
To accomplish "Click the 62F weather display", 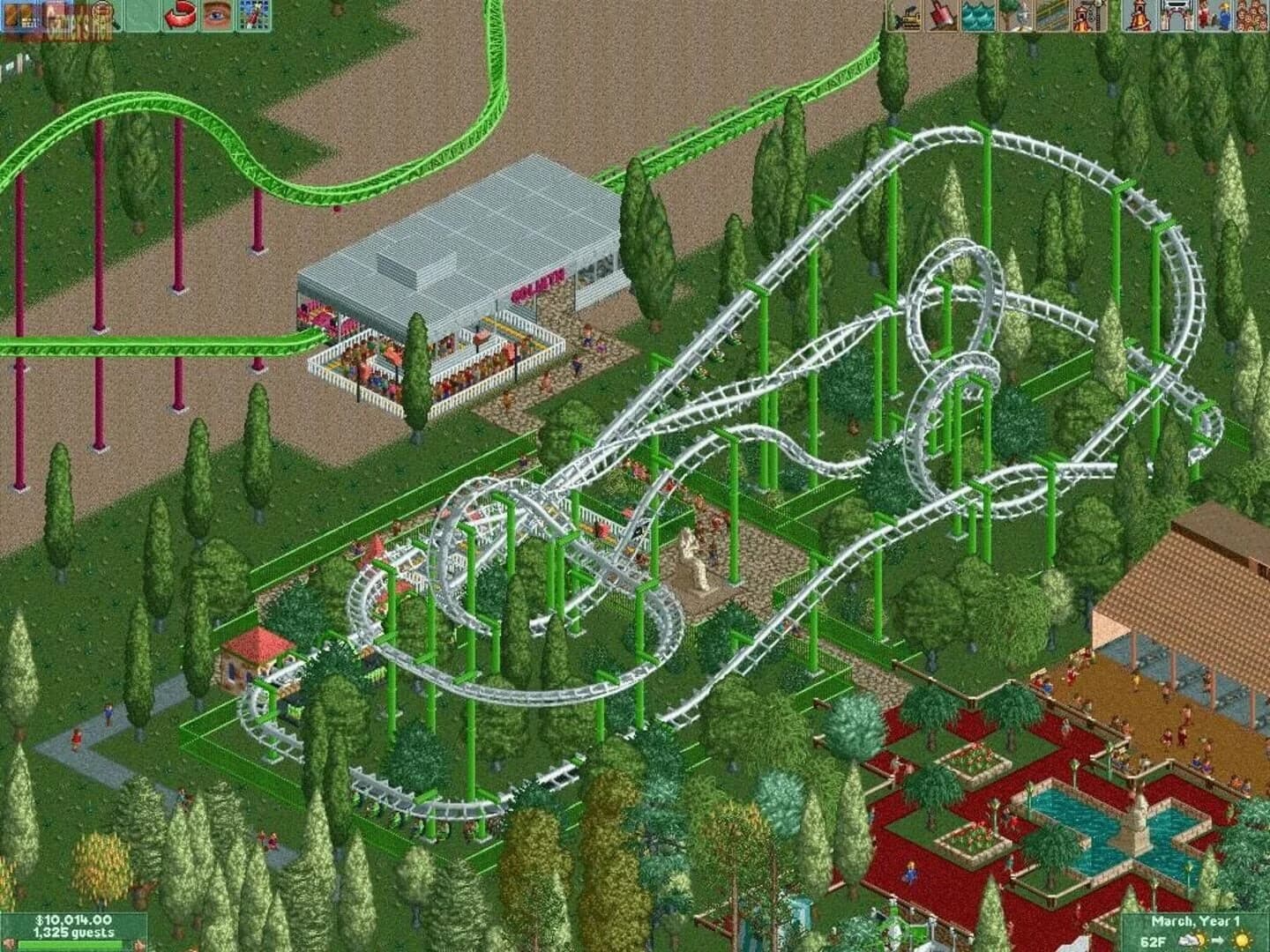I will 1152,940.
